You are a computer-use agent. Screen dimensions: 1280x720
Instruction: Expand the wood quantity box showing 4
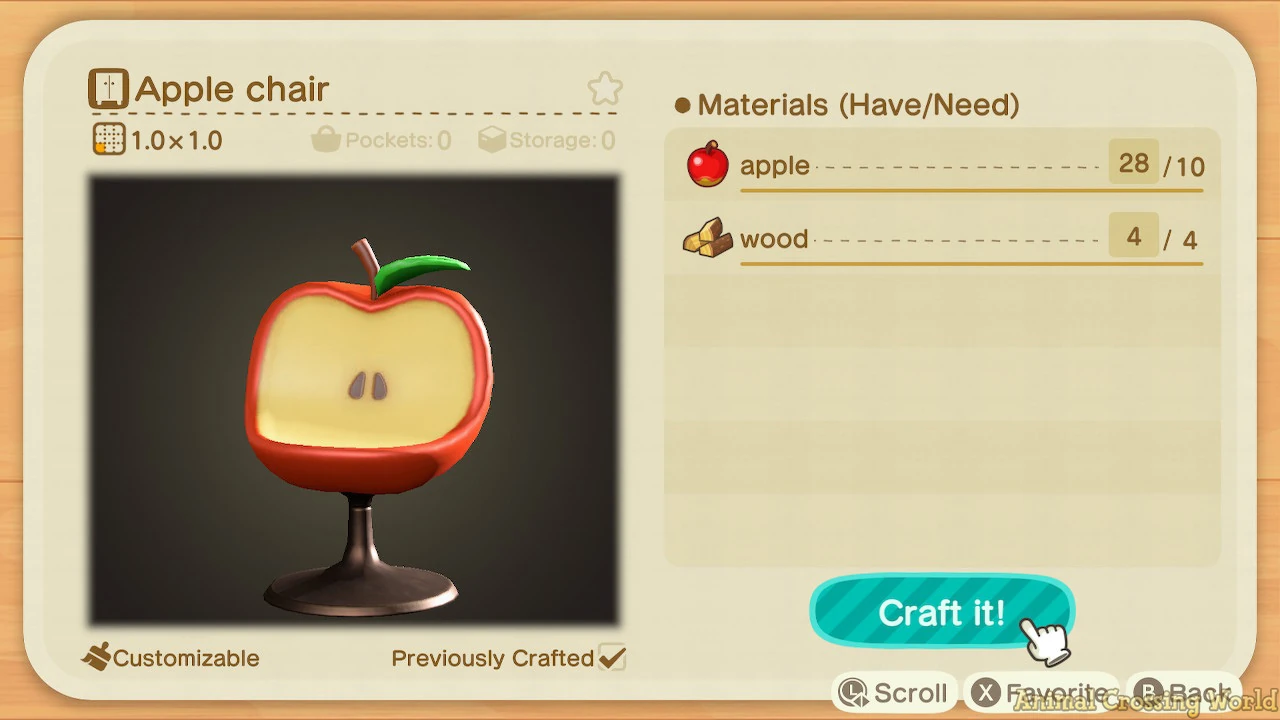tap(1133, 236)
